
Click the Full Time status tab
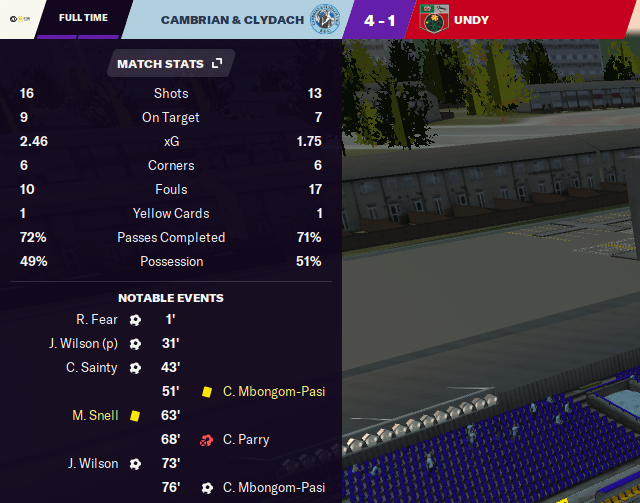pos(83,19)
